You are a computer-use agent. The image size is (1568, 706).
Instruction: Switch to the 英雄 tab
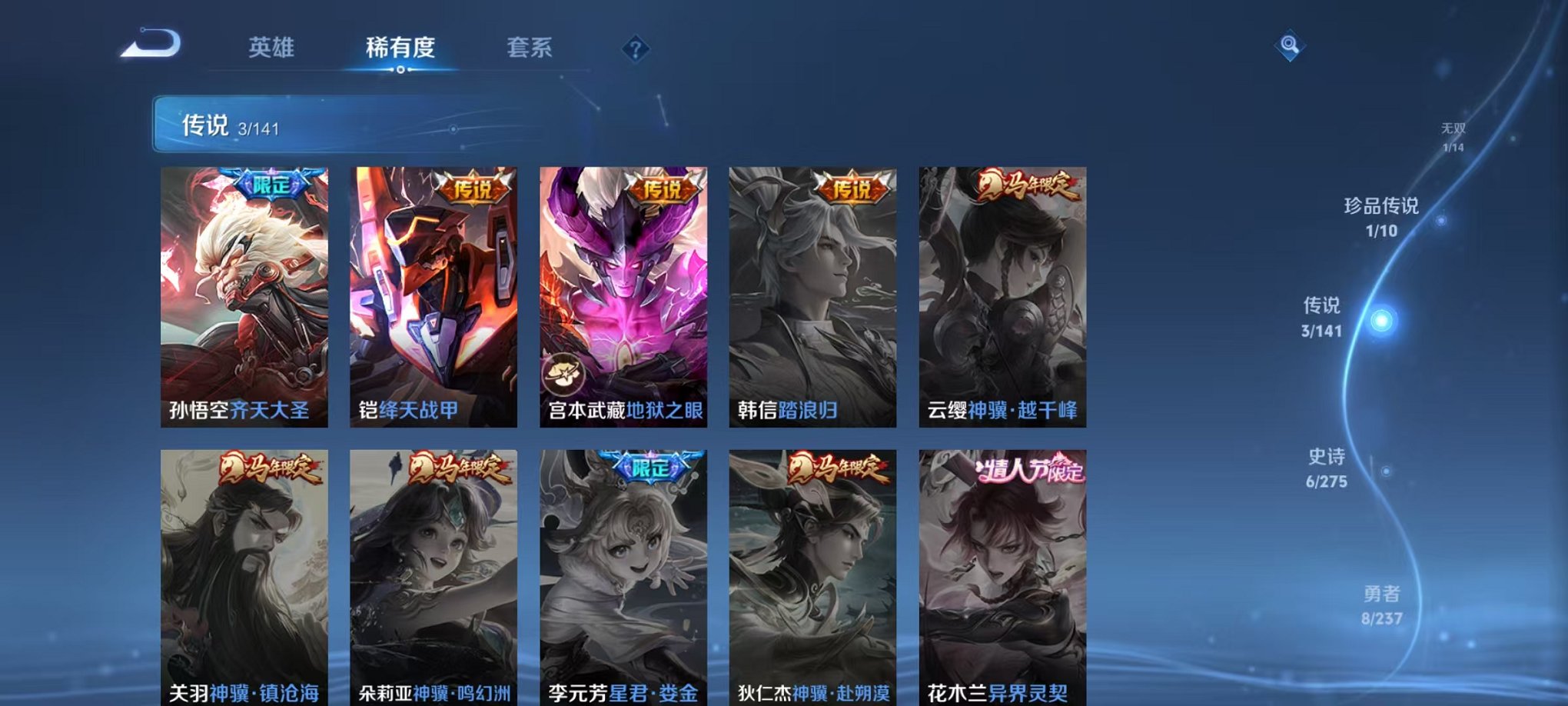274,46
